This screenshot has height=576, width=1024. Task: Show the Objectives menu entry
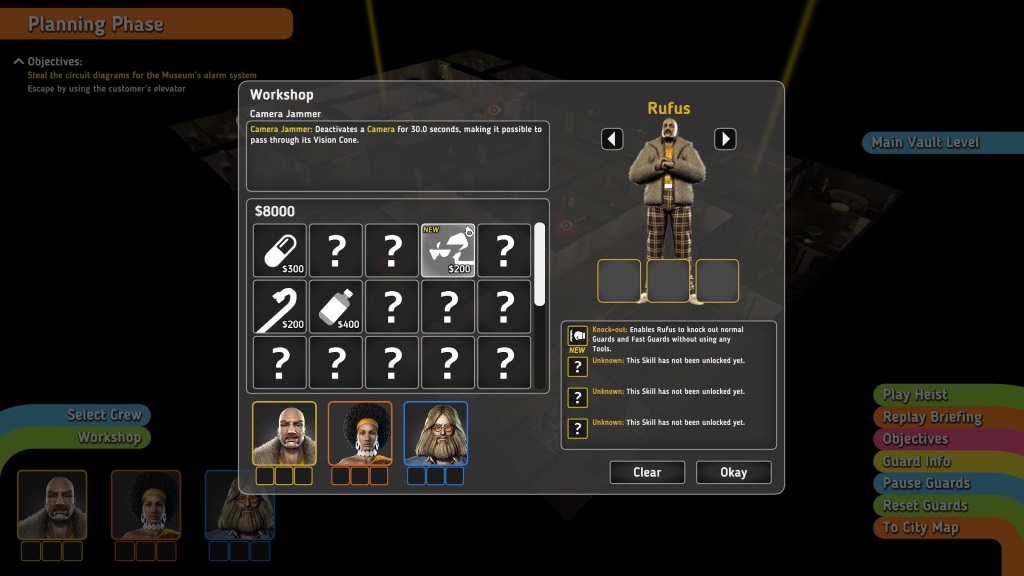pyautogui.click(x=915, y=439)
